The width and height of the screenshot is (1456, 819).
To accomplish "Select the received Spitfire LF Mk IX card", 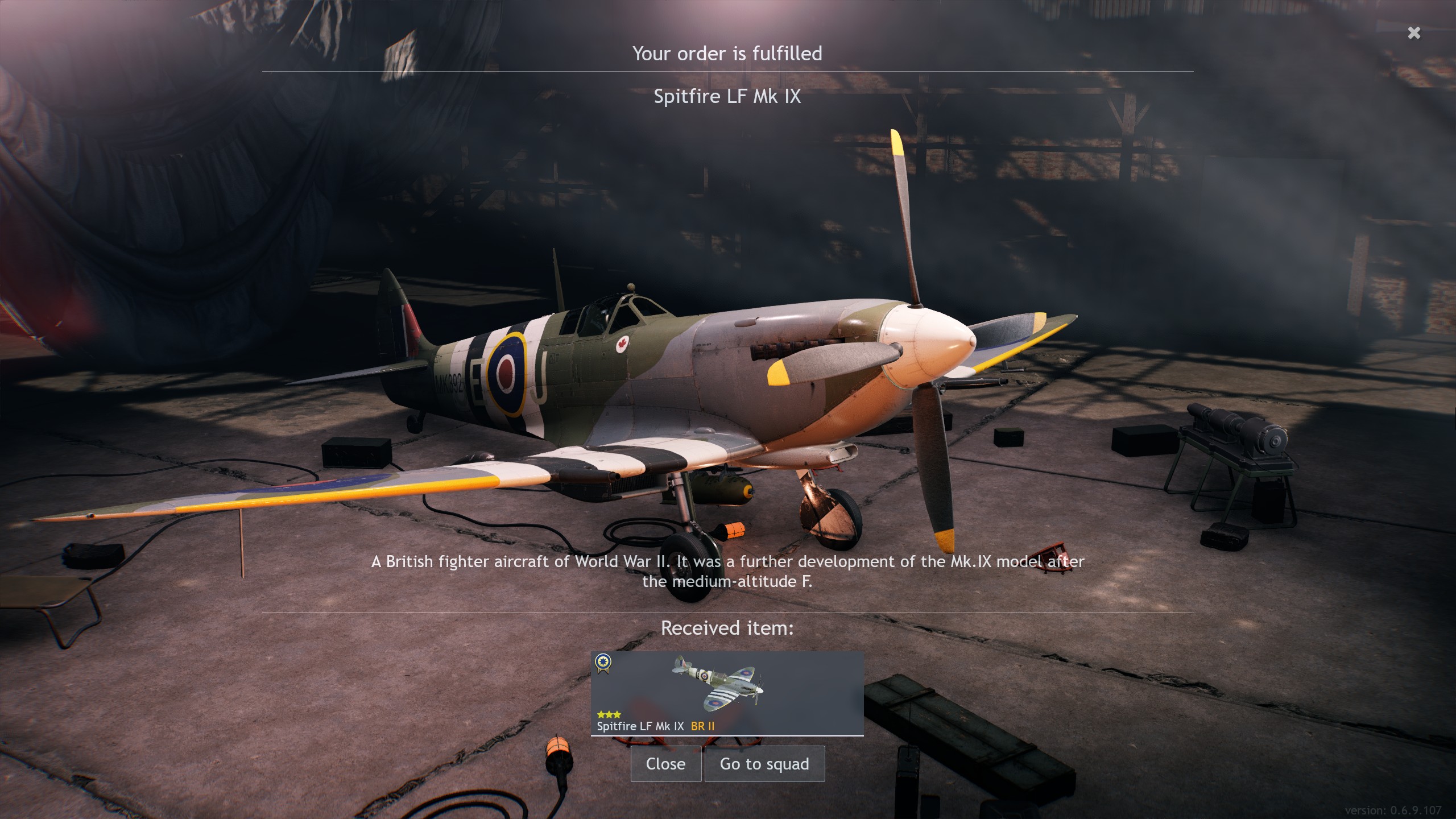I will point(727,693).
